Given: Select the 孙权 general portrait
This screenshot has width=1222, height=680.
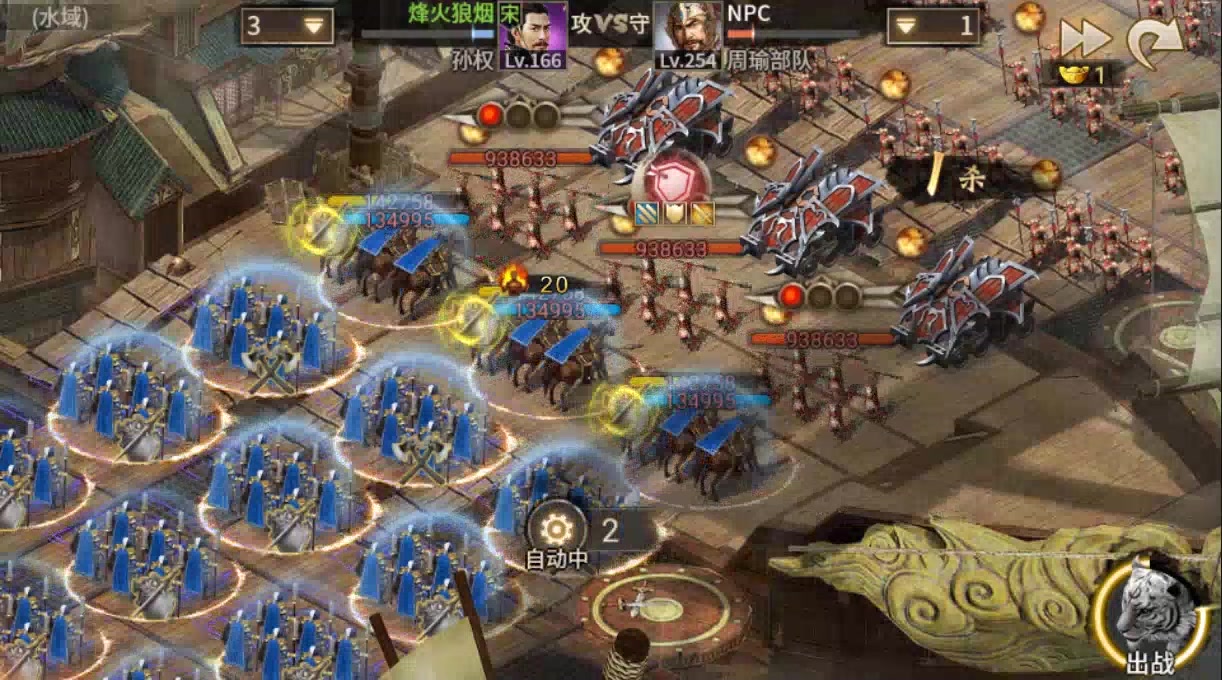Looking at the screenshot, I should pos(532,35).
